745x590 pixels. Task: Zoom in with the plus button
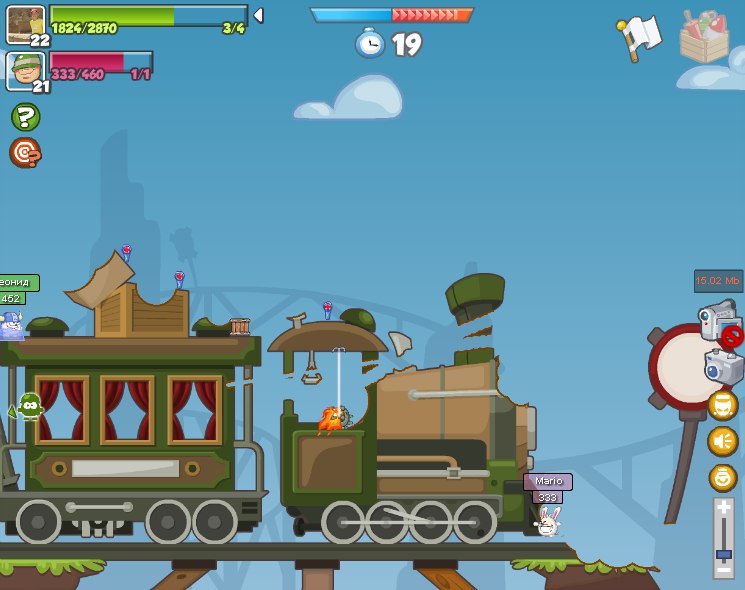[724, 509]
